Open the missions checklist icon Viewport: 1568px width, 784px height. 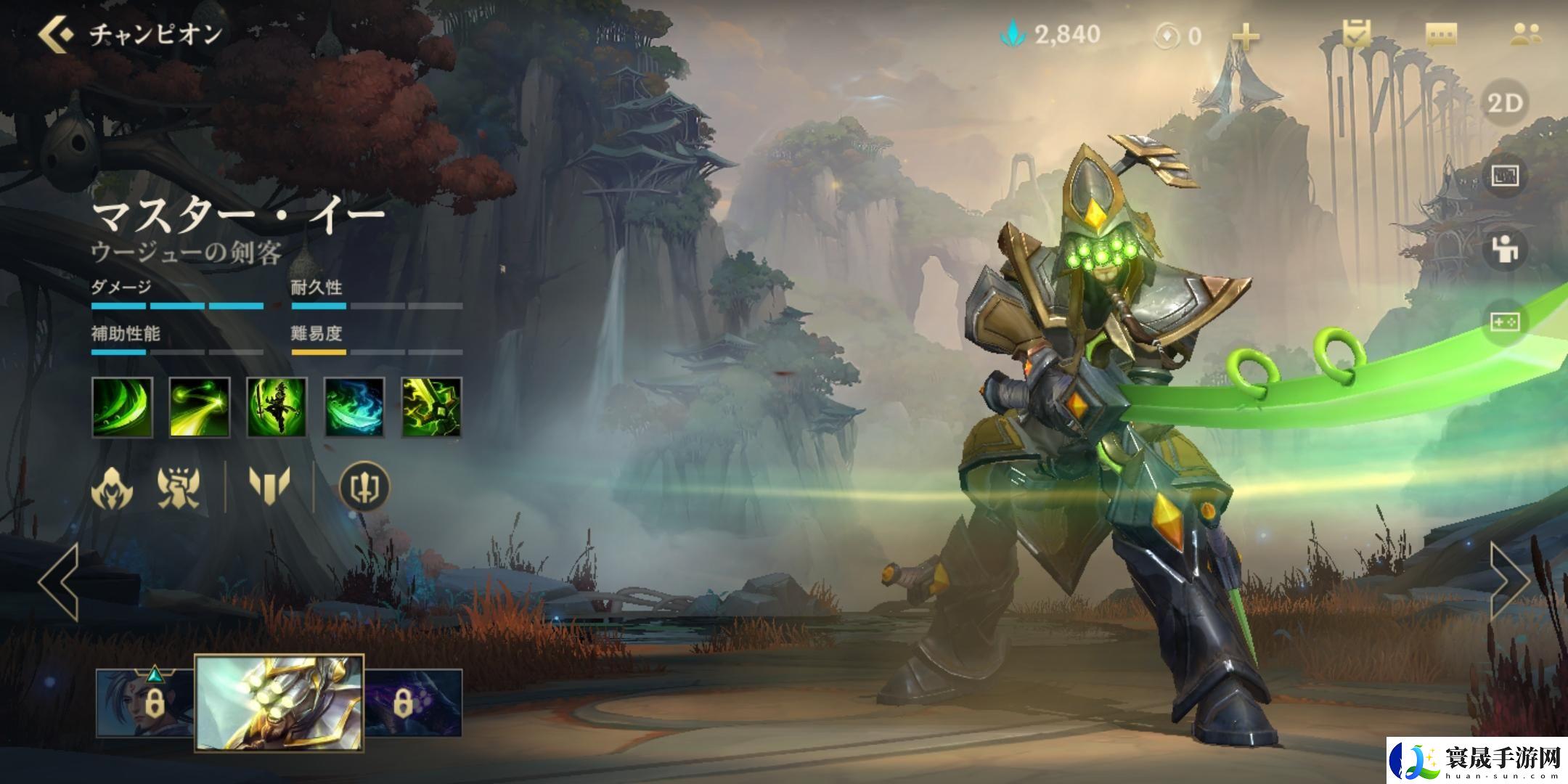point(1356,34)
